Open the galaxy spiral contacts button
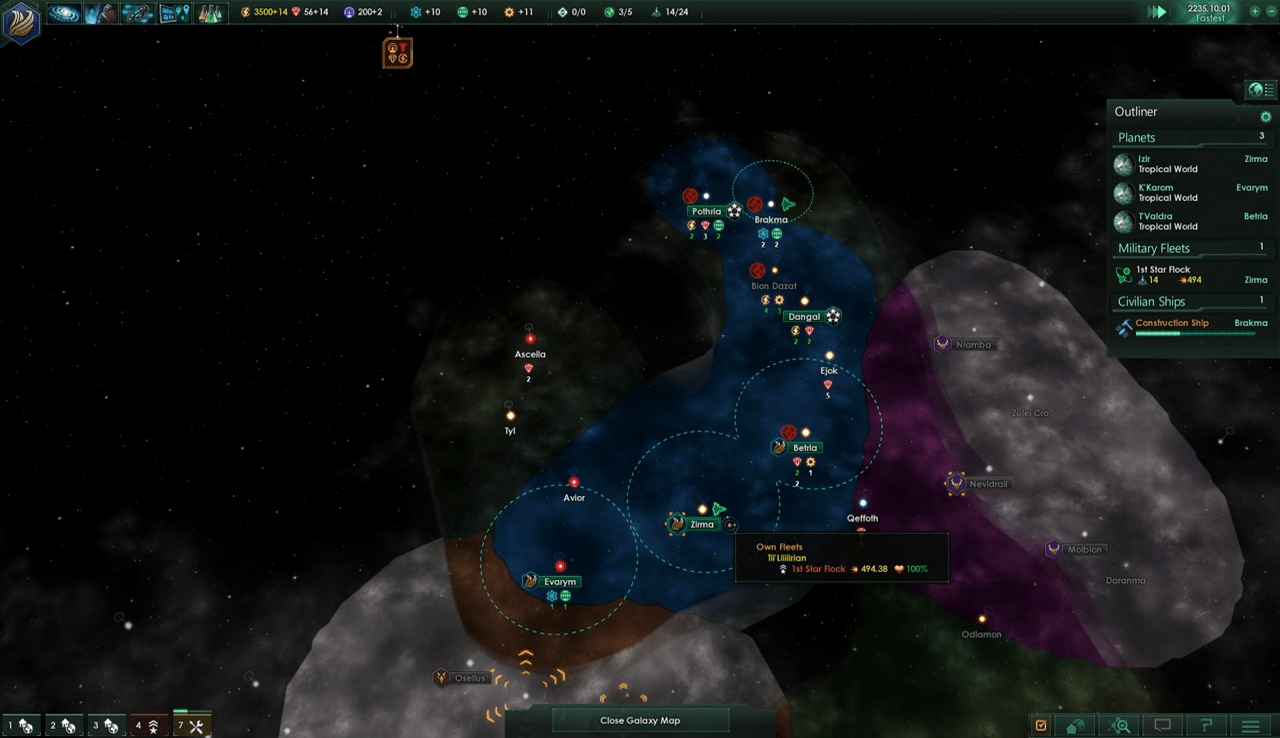The image size is (1280, 738). tap(64, 13)
